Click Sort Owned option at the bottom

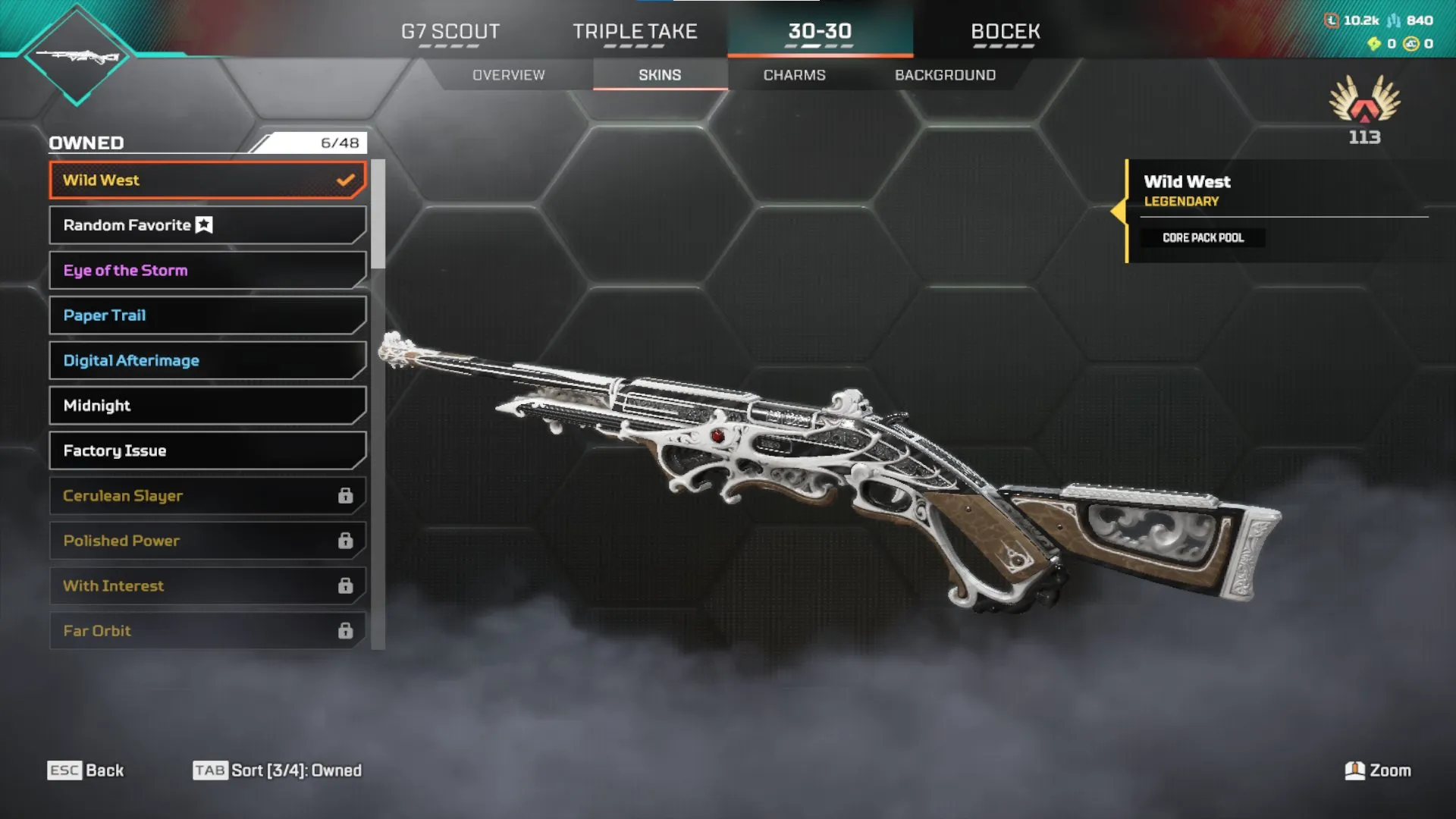(277, 770)
